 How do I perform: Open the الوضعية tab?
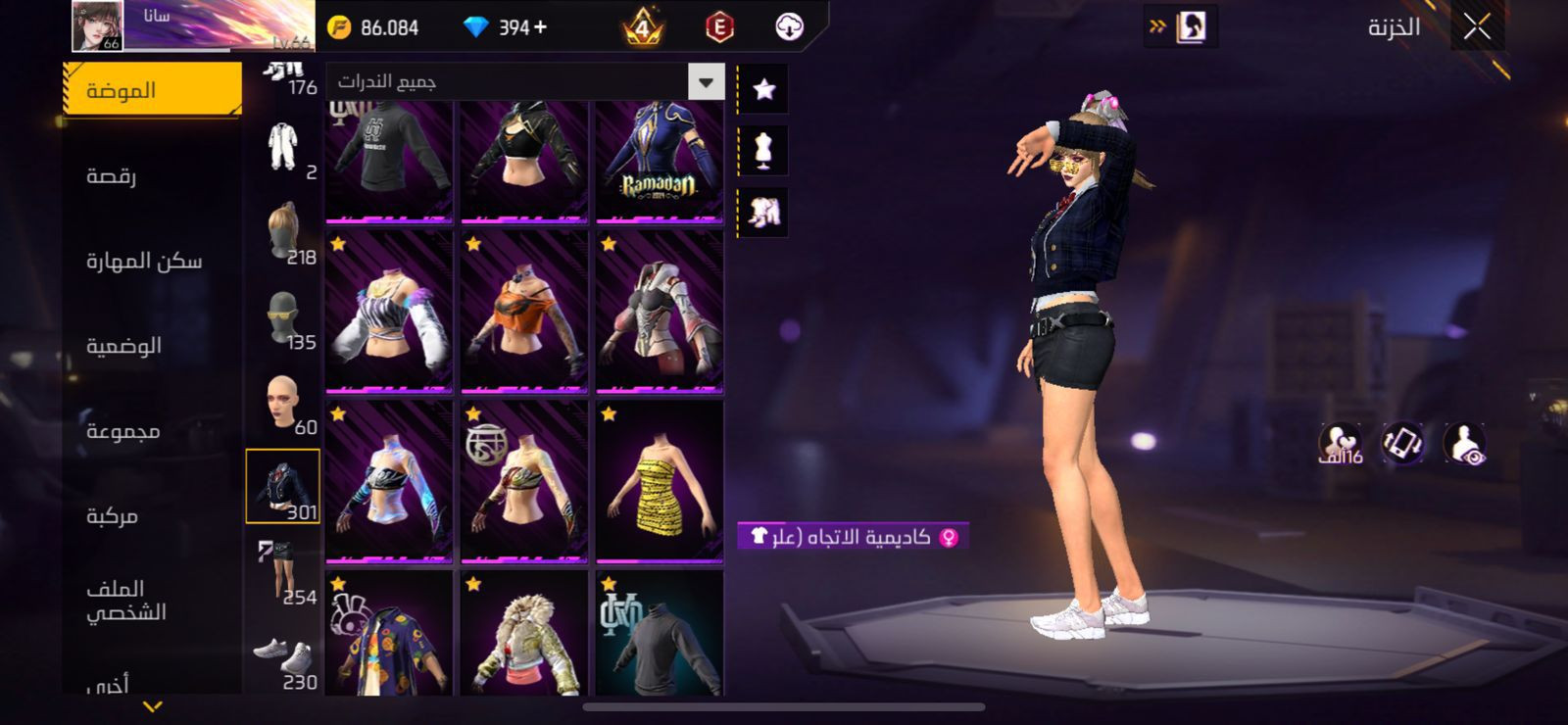tap(123, 346)
